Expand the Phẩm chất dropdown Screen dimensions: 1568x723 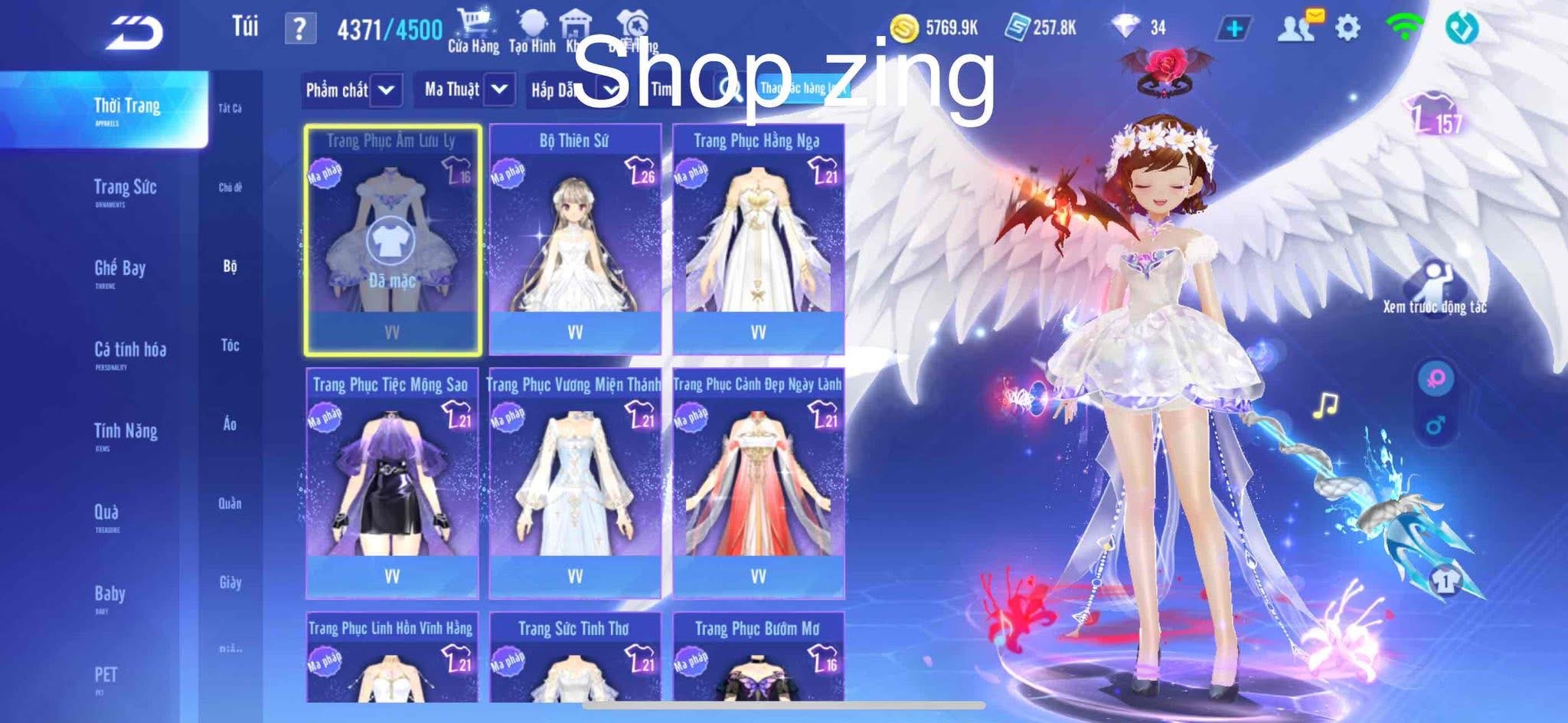point(351,90)
